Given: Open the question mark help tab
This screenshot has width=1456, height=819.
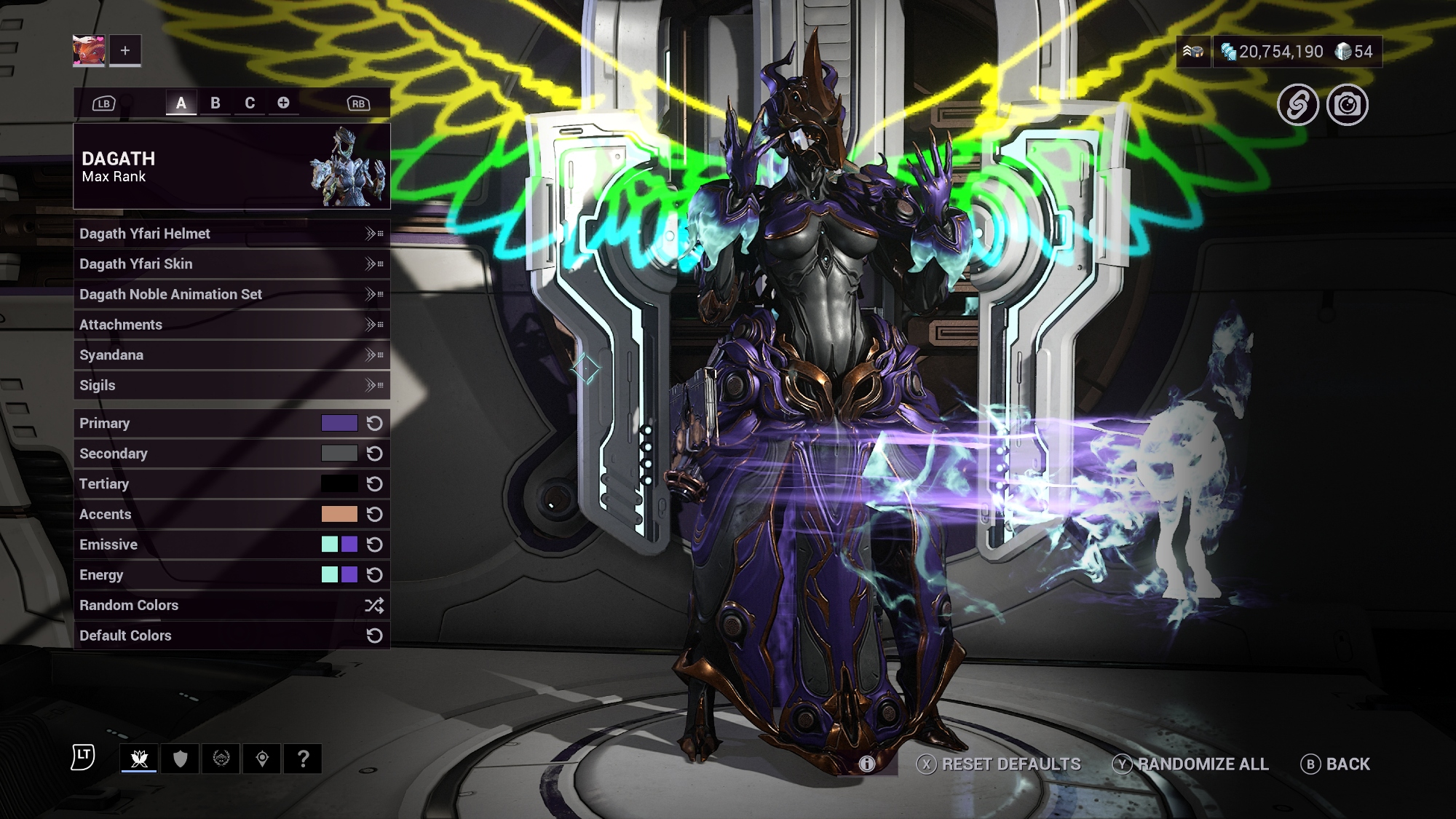Looking at the screenshot, I should [x=304, y=759].
